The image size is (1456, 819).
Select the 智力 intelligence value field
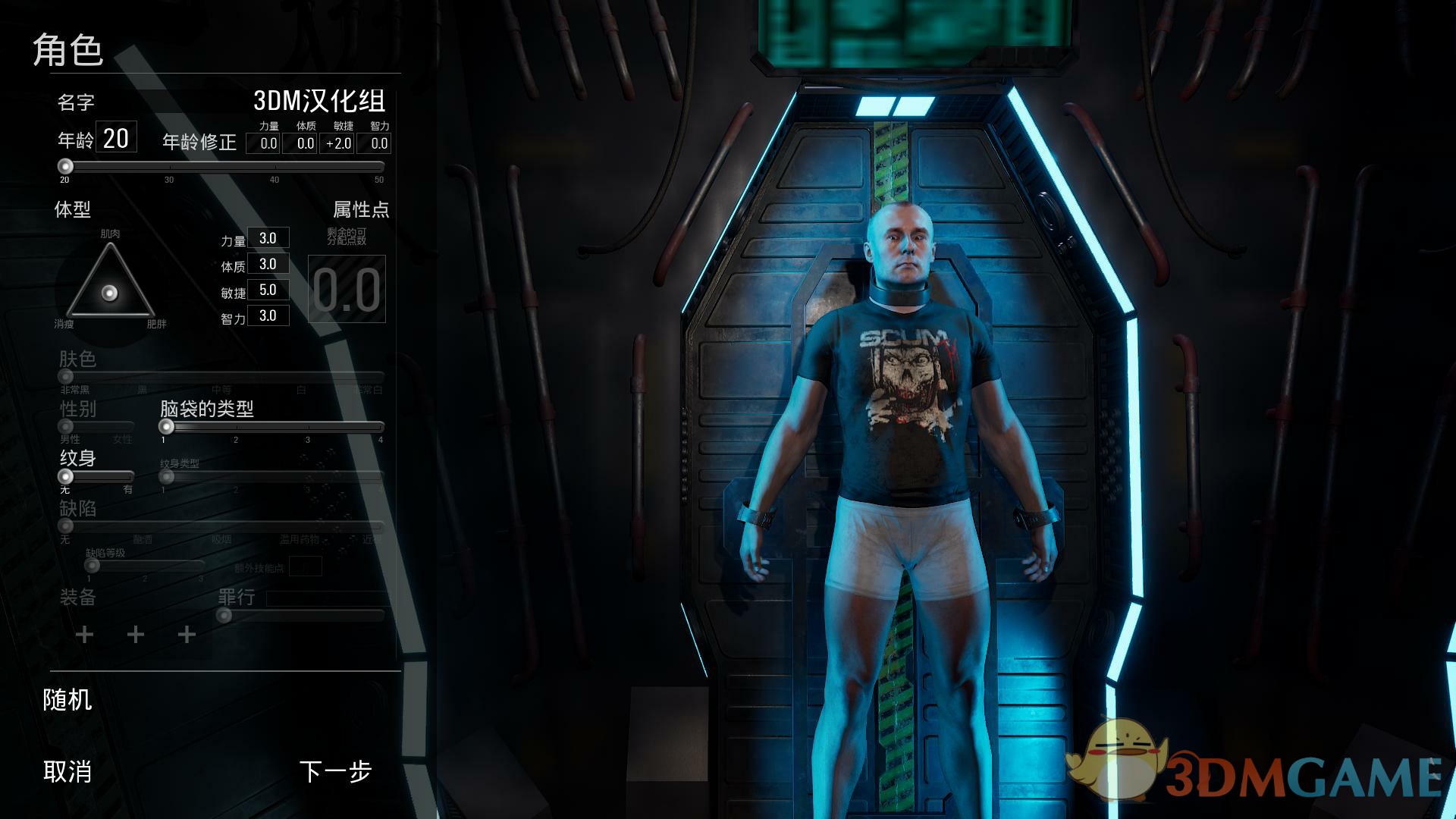(x=268, y=315)
